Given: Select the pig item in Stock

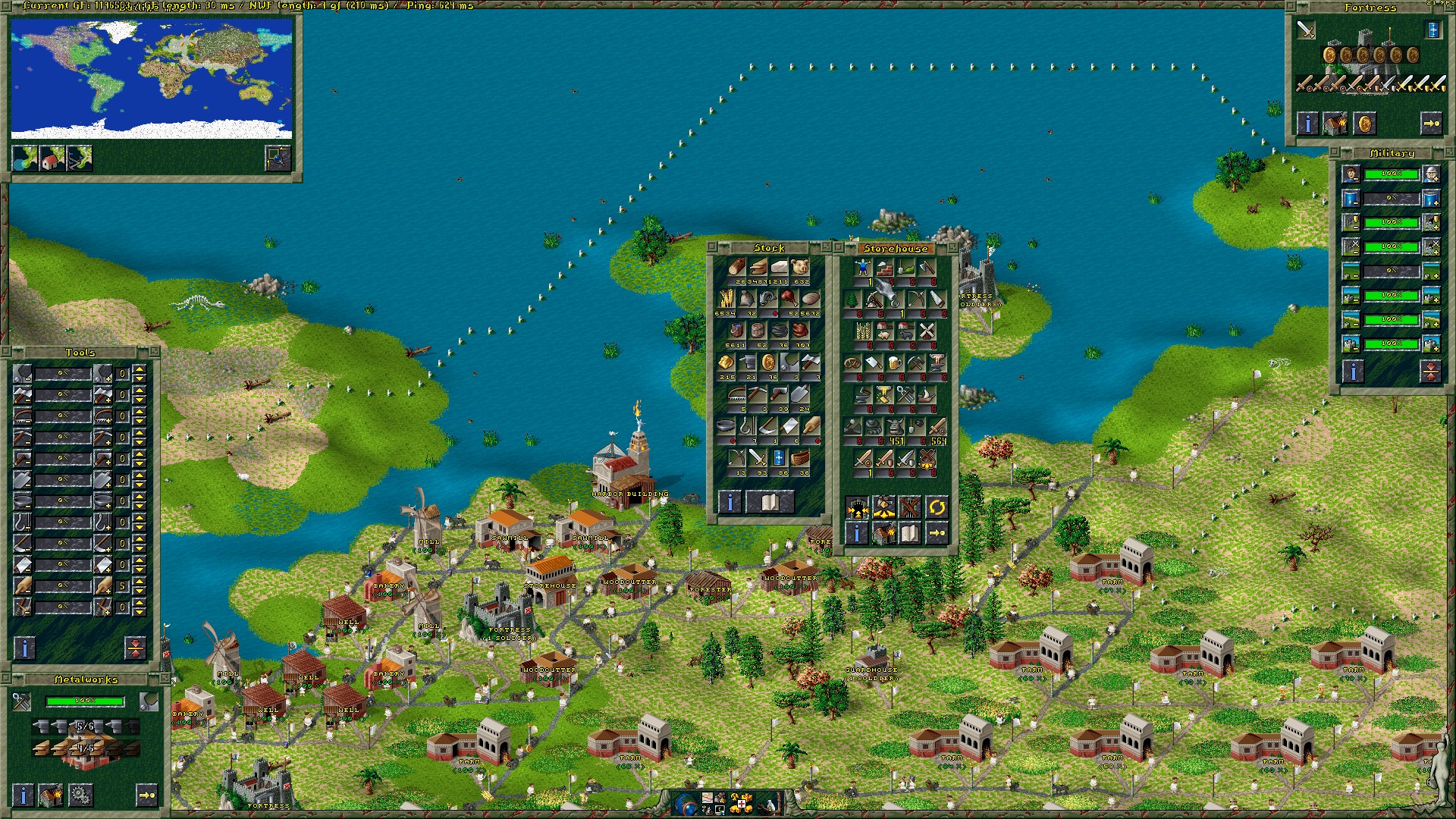Looking at the screenshot, I should tap(799, 268).
